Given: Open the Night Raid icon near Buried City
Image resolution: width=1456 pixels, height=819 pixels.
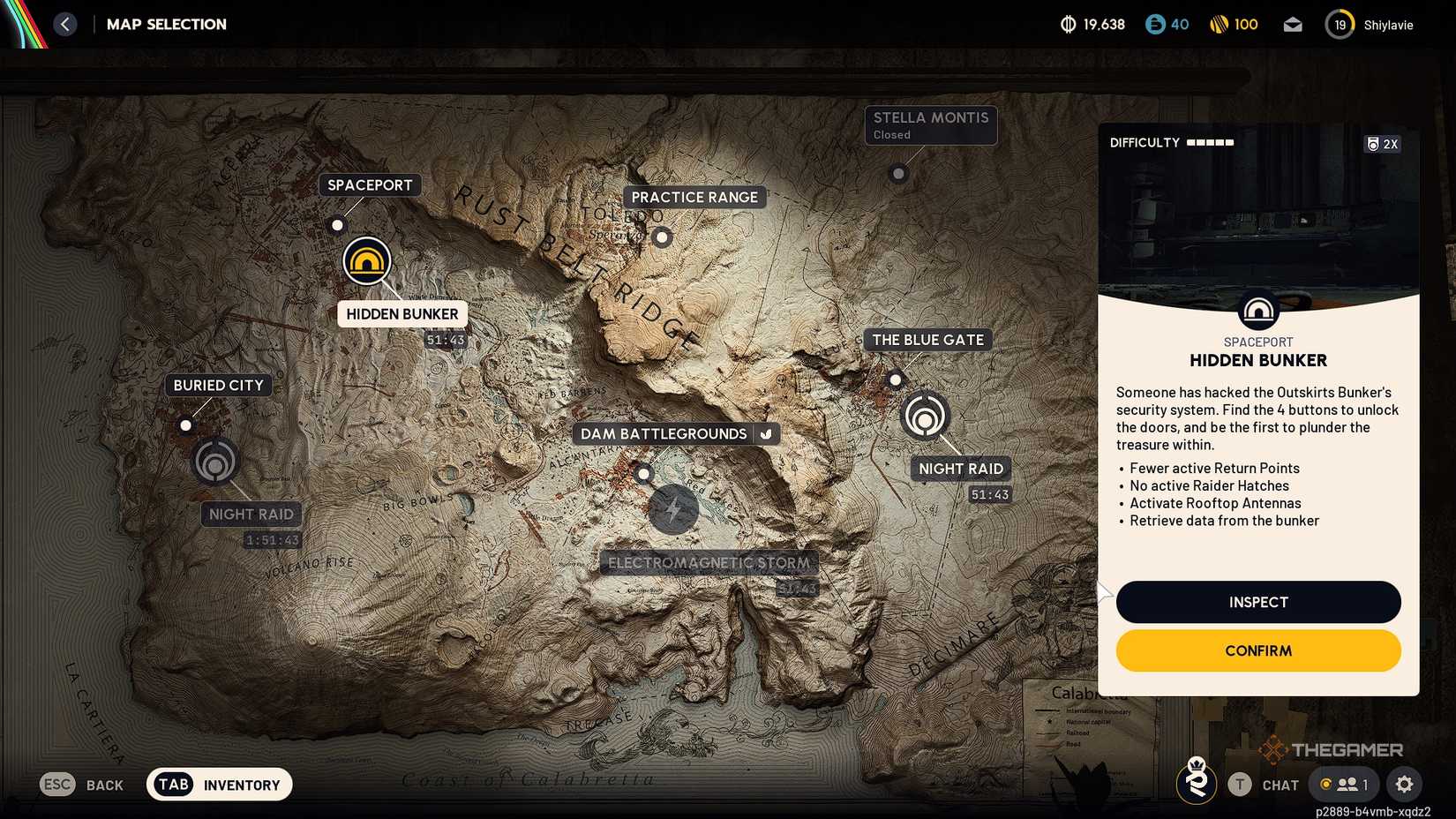Looking at the screenshot, I should point(214,461).
